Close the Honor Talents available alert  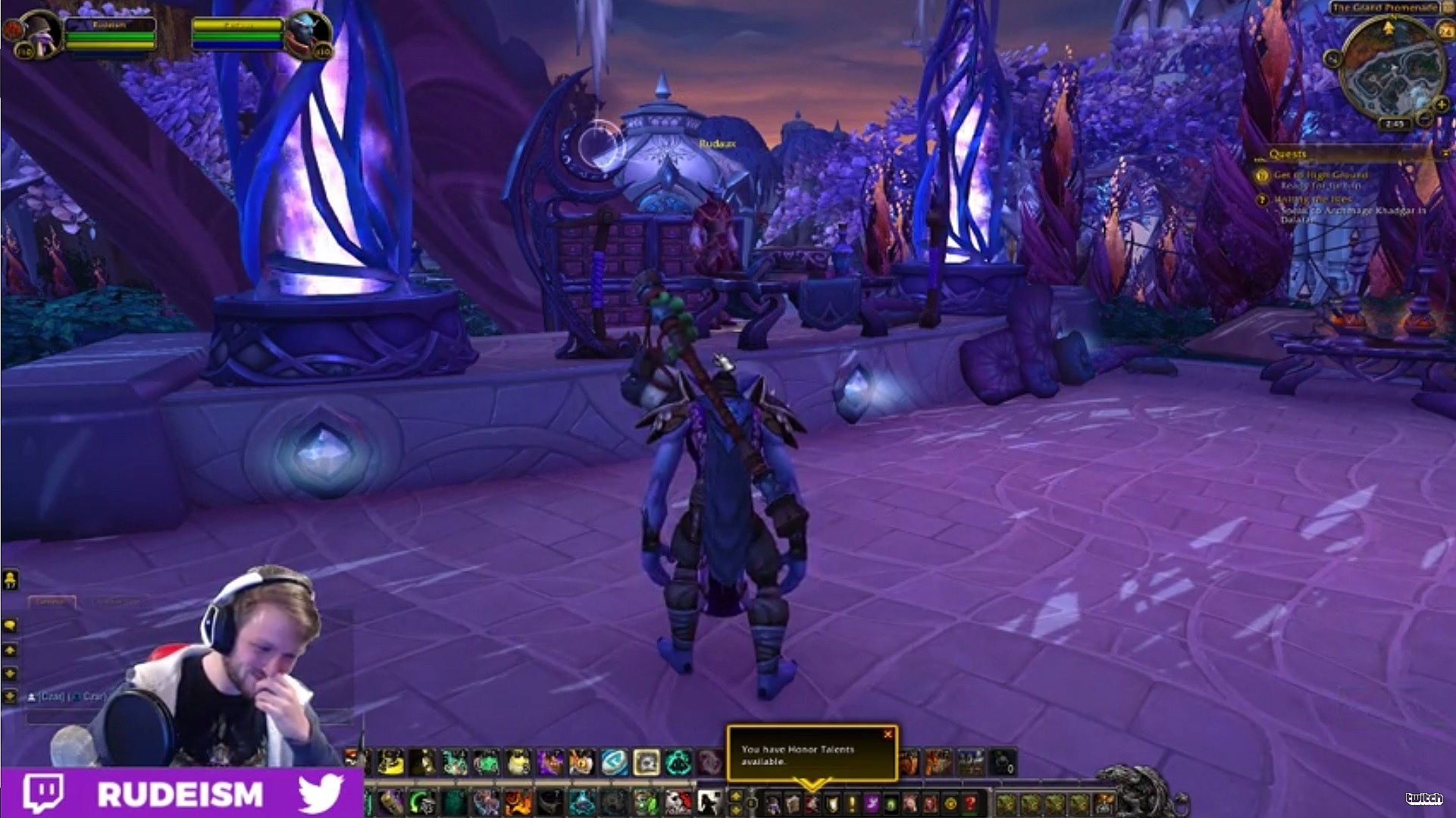coord(887,733)
